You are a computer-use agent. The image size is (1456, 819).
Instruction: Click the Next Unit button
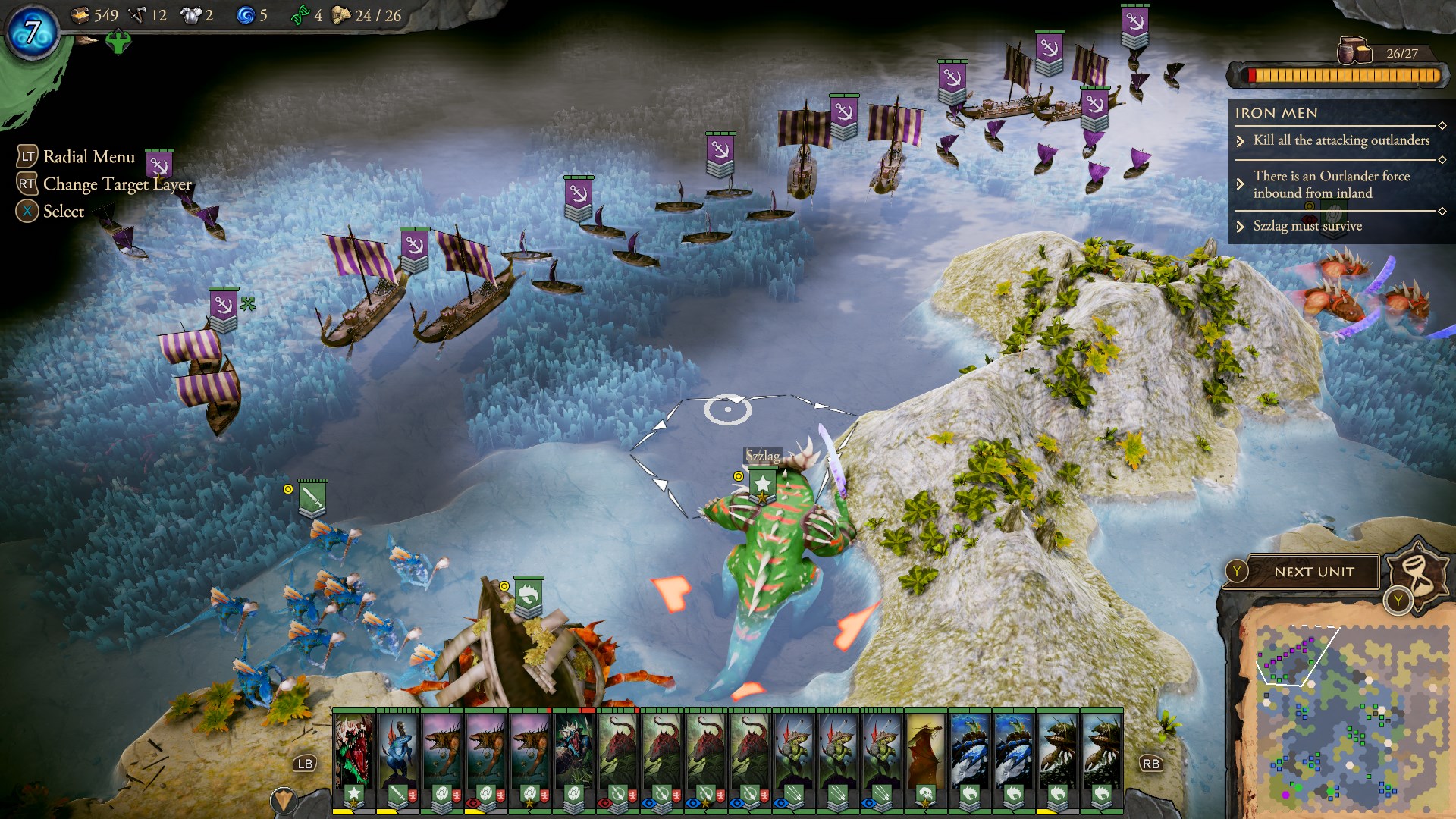pos(1313,573)
